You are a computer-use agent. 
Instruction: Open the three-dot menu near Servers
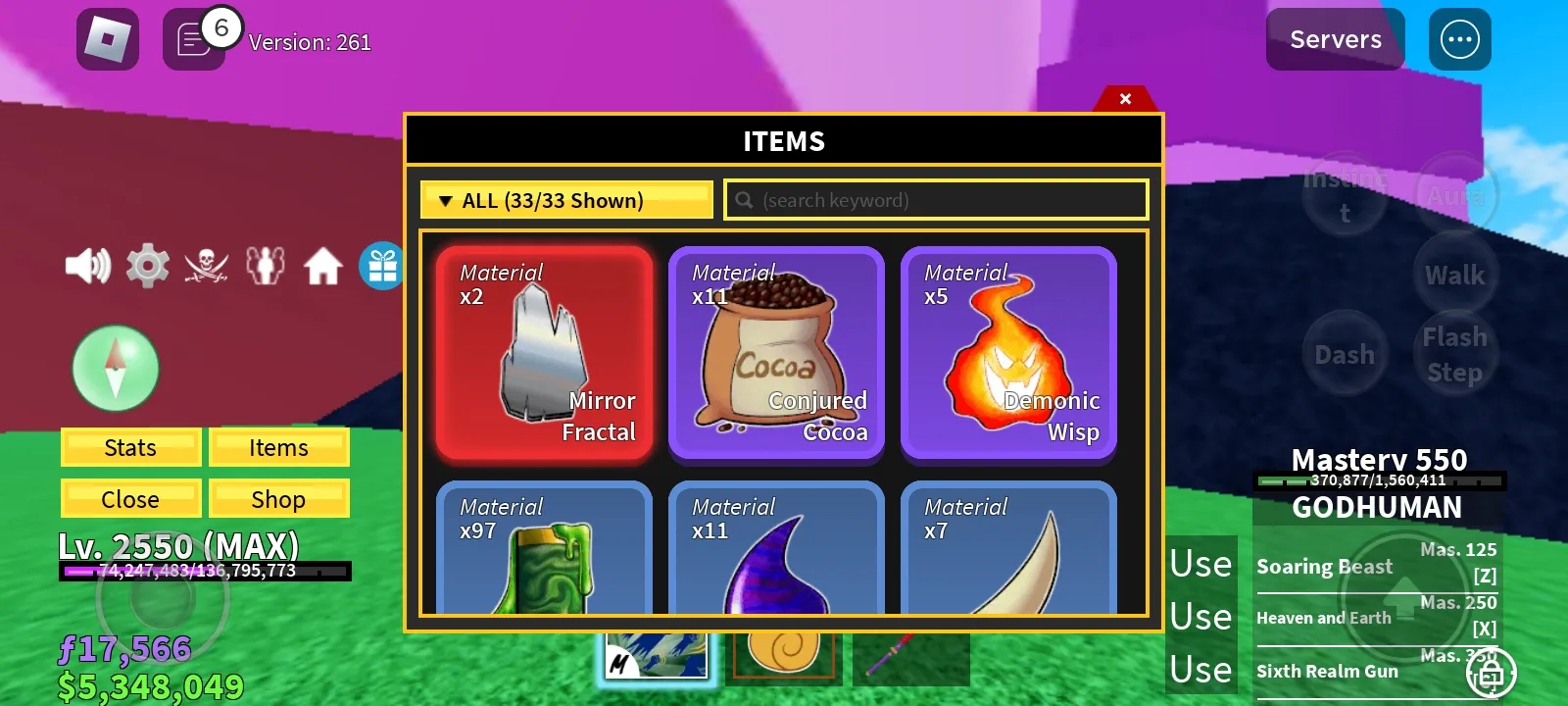[1459, 39]
